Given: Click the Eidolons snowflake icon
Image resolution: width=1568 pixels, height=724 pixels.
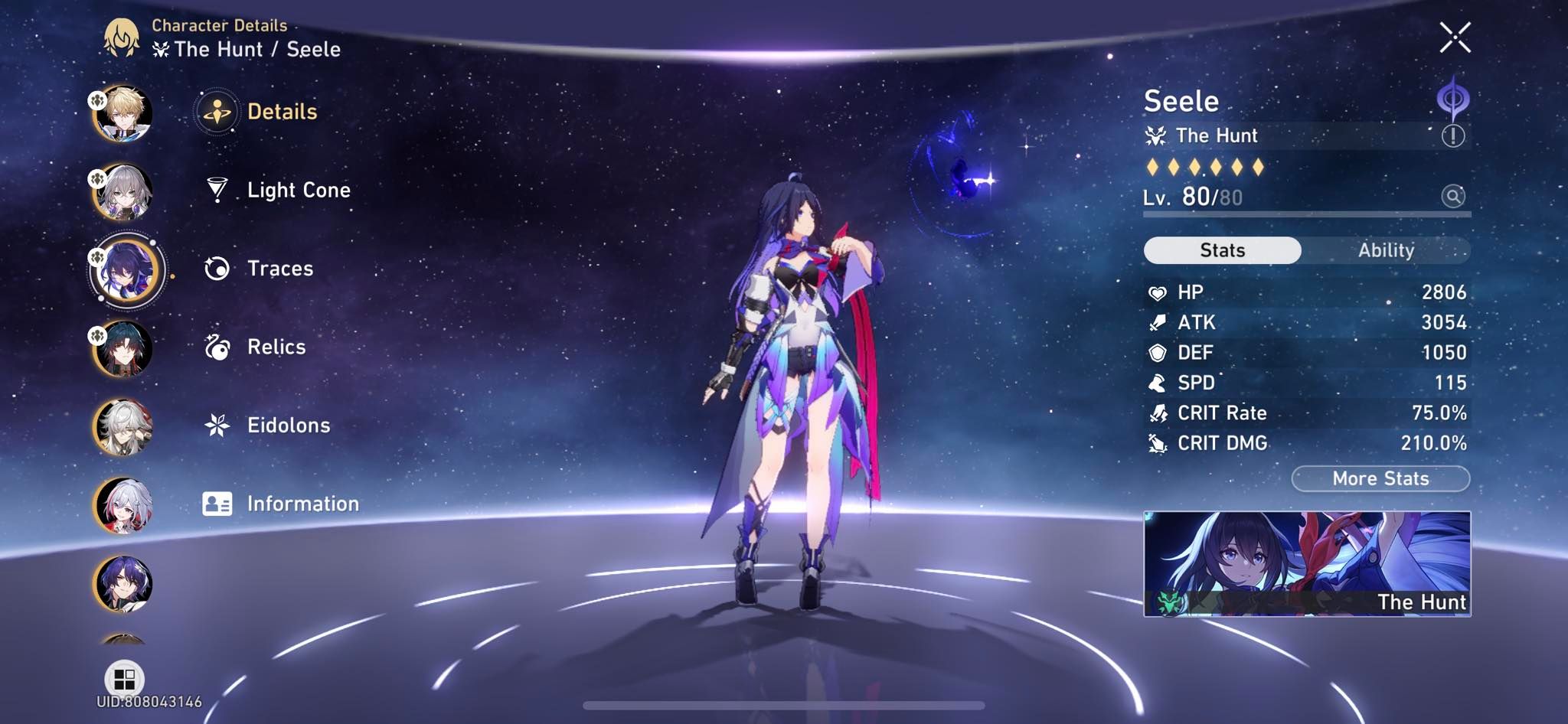Looking at the screenshot, I should coord(218,426).
